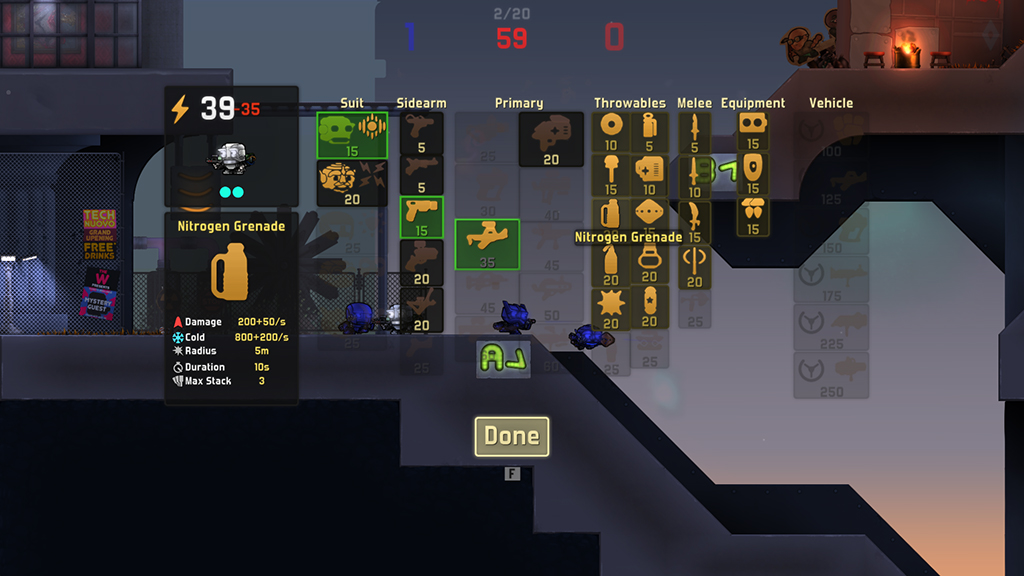Confirm loadout with the Done button
The height and width of the screenshot is (576, 1024).
click(511, 436)
